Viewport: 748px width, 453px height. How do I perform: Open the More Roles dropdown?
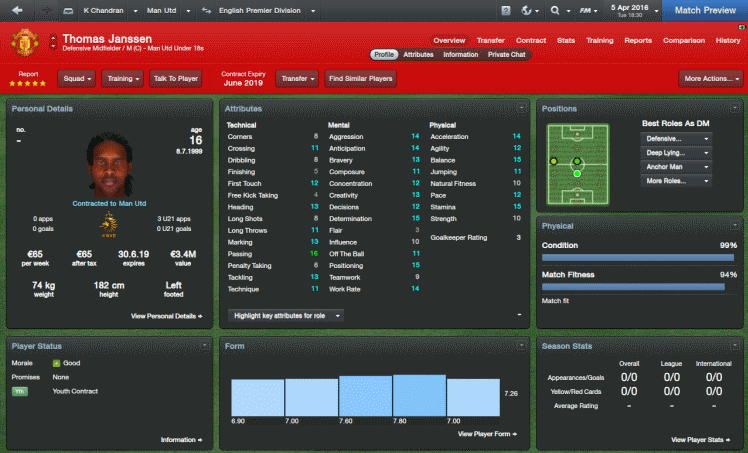676,181
